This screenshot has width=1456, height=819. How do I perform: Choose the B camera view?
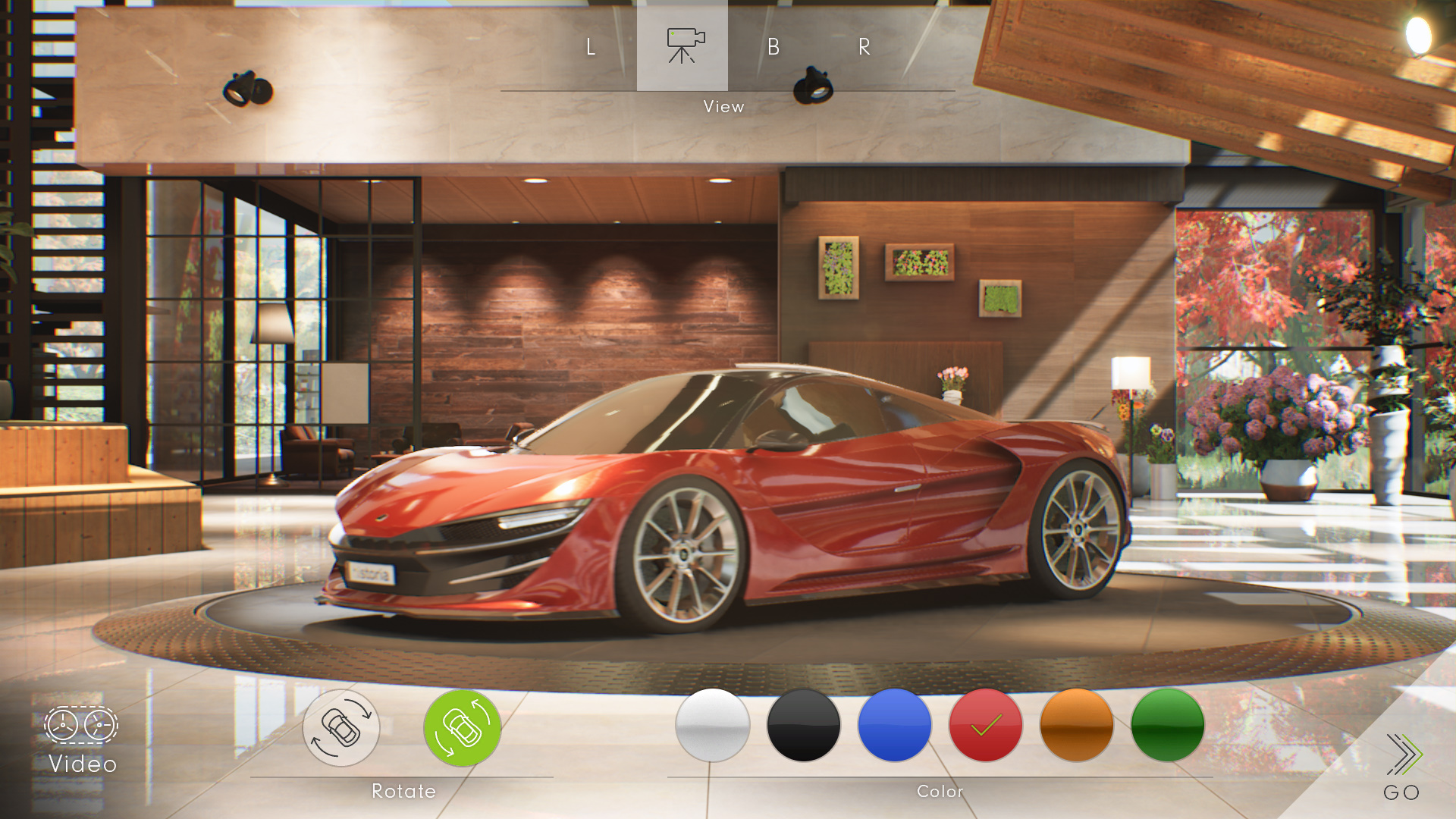tap(773, 47)
